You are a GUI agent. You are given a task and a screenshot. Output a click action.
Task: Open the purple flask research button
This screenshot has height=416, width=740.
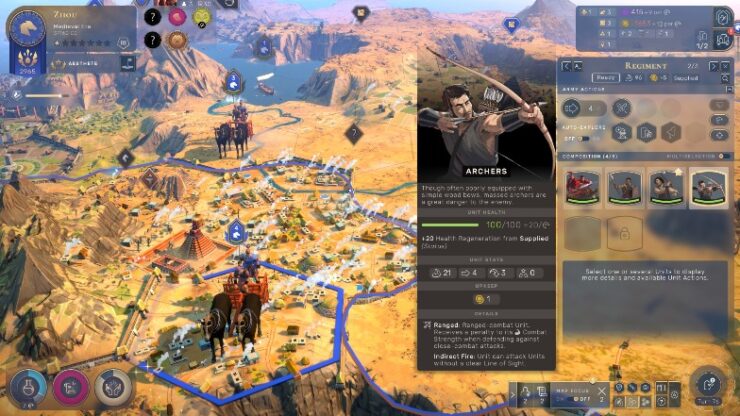(27, 385)
